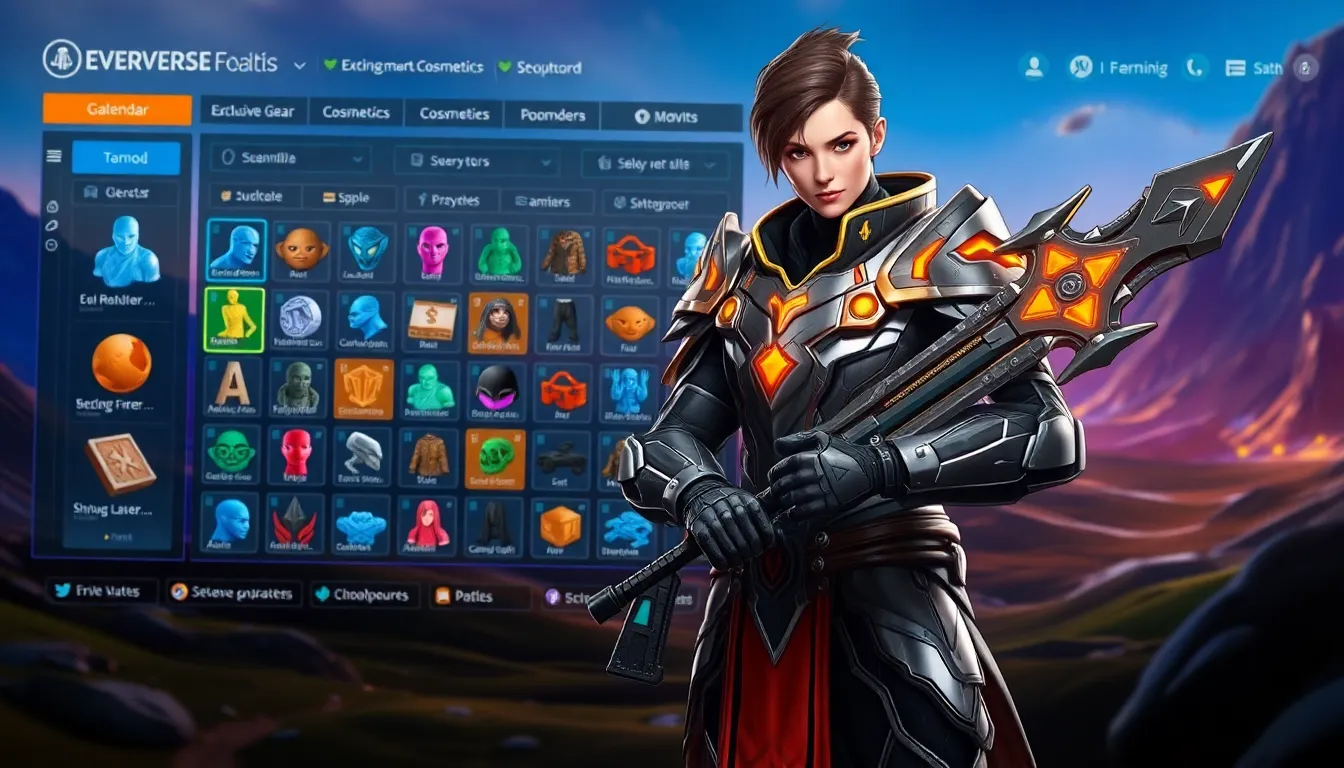Viewport: 1344px width, 768px height.
Task: Select the Movits tab
Action: 667,116
